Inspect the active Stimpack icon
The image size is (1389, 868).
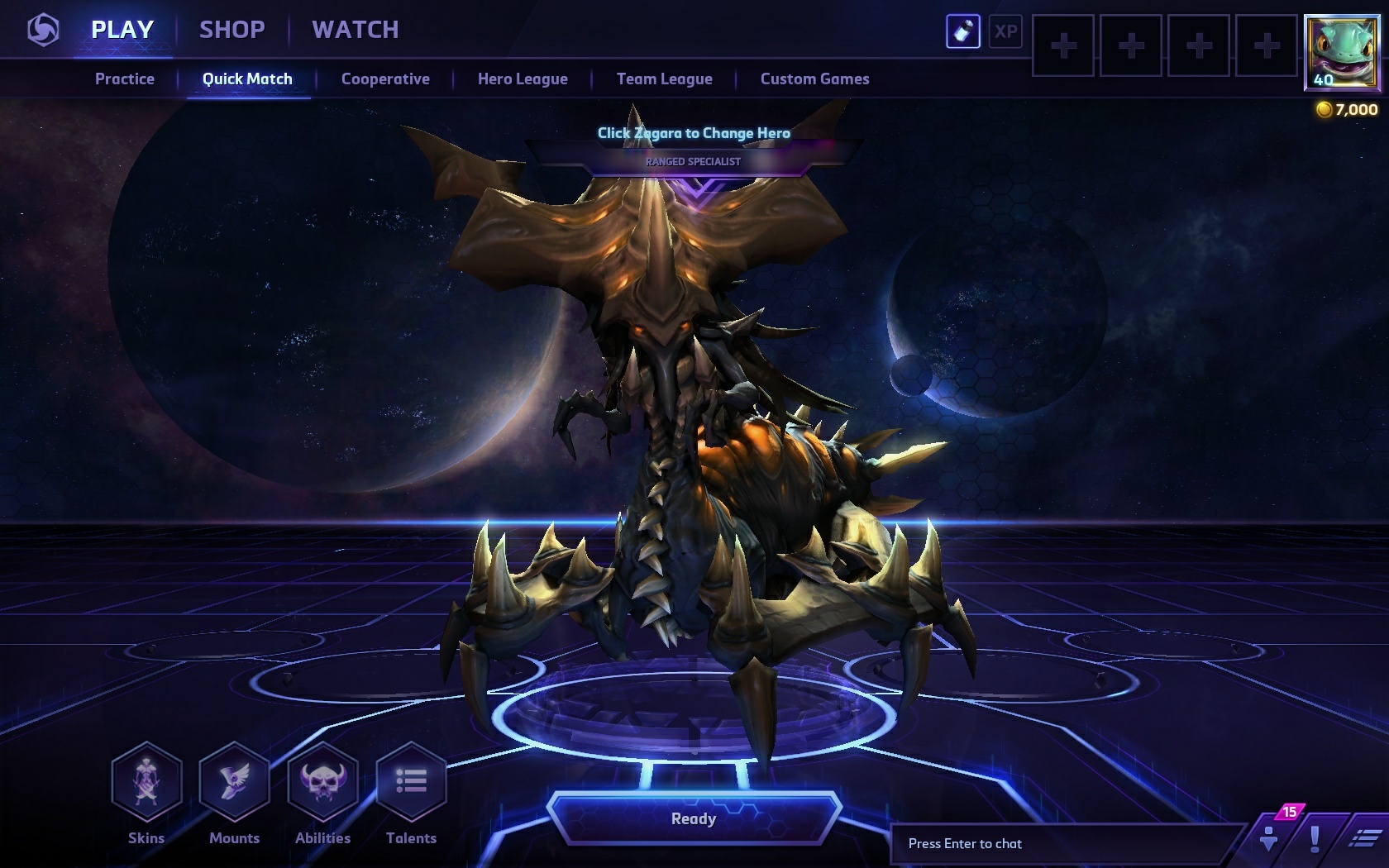point(963,32)
